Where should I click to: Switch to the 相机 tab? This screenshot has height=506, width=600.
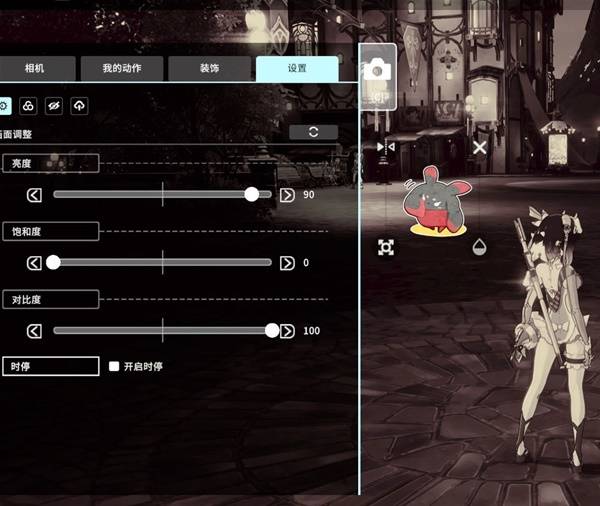tap(36, 69)
